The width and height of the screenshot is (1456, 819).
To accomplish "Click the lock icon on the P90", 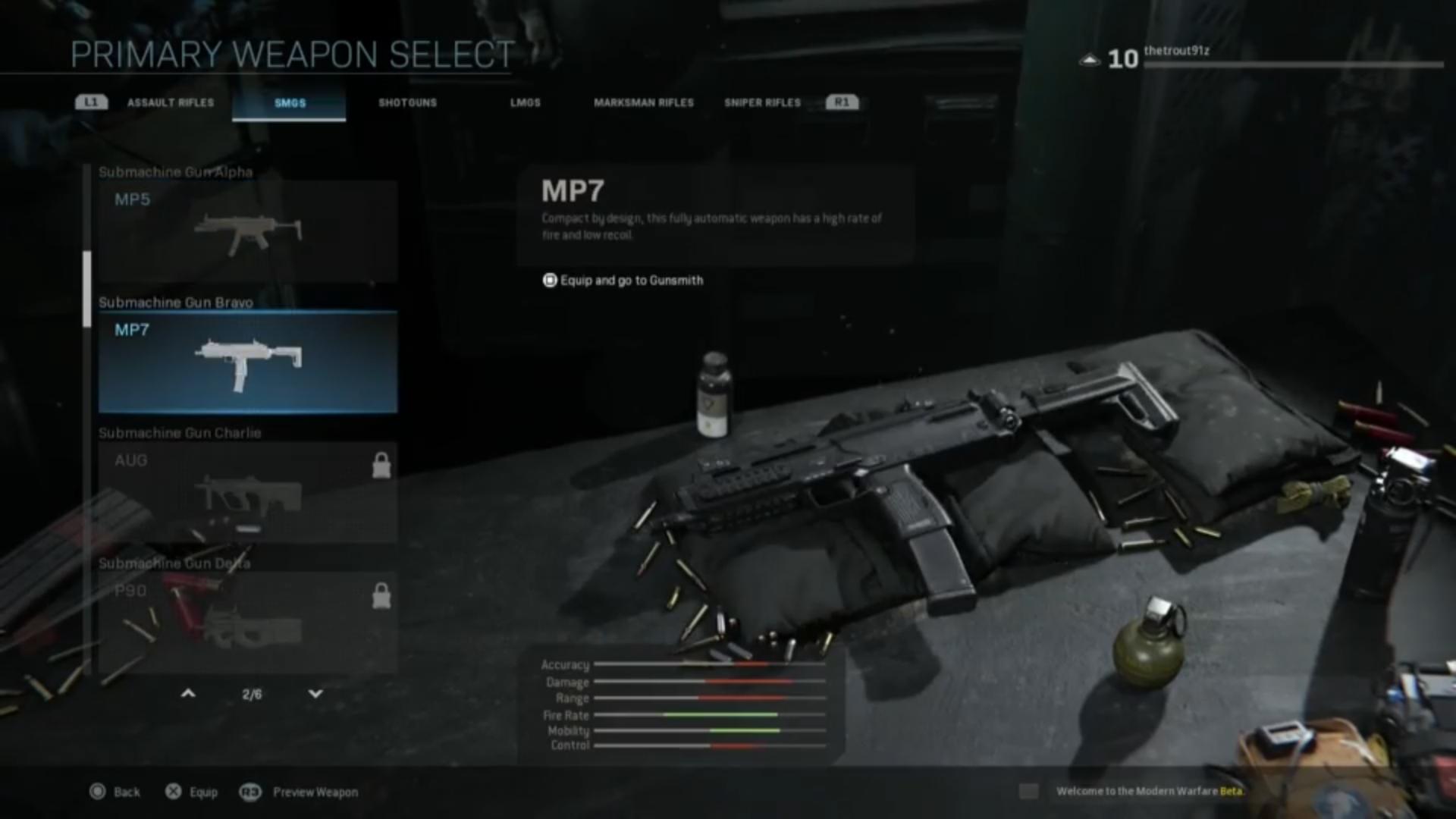I will [381, 596].
